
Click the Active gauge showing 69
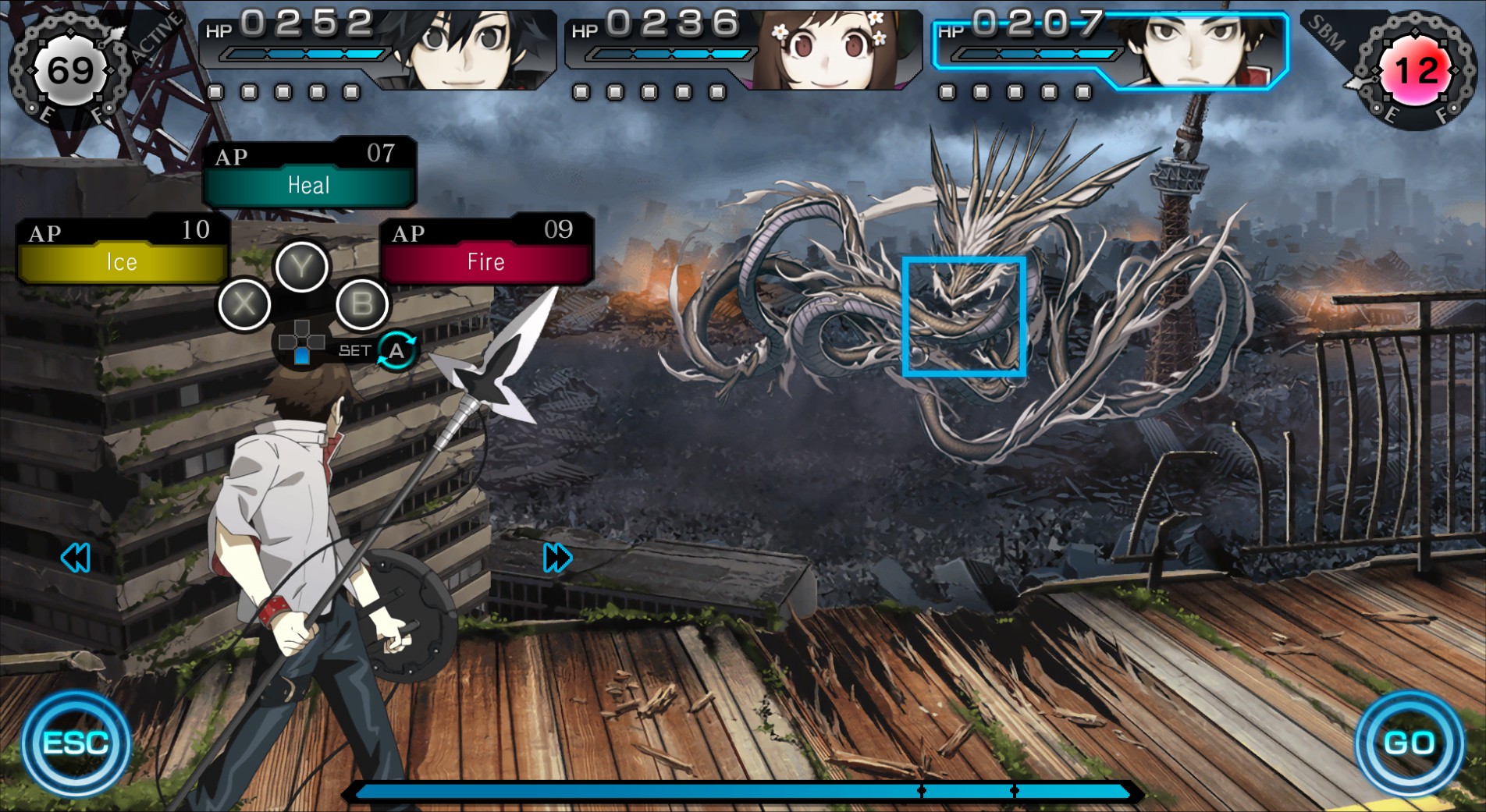[x=69, y=69]
